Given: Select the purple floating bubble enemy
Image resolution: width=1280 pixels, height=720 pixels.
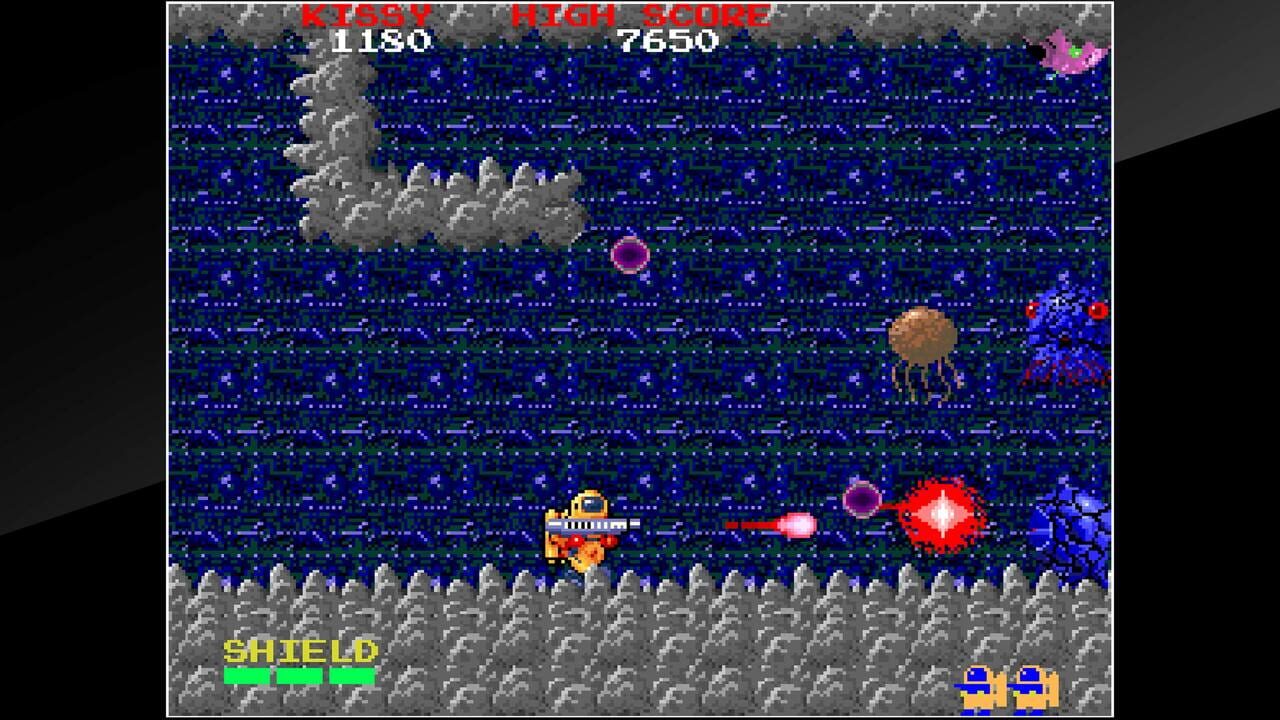Looking at the screenshot, I should point(630,255).
